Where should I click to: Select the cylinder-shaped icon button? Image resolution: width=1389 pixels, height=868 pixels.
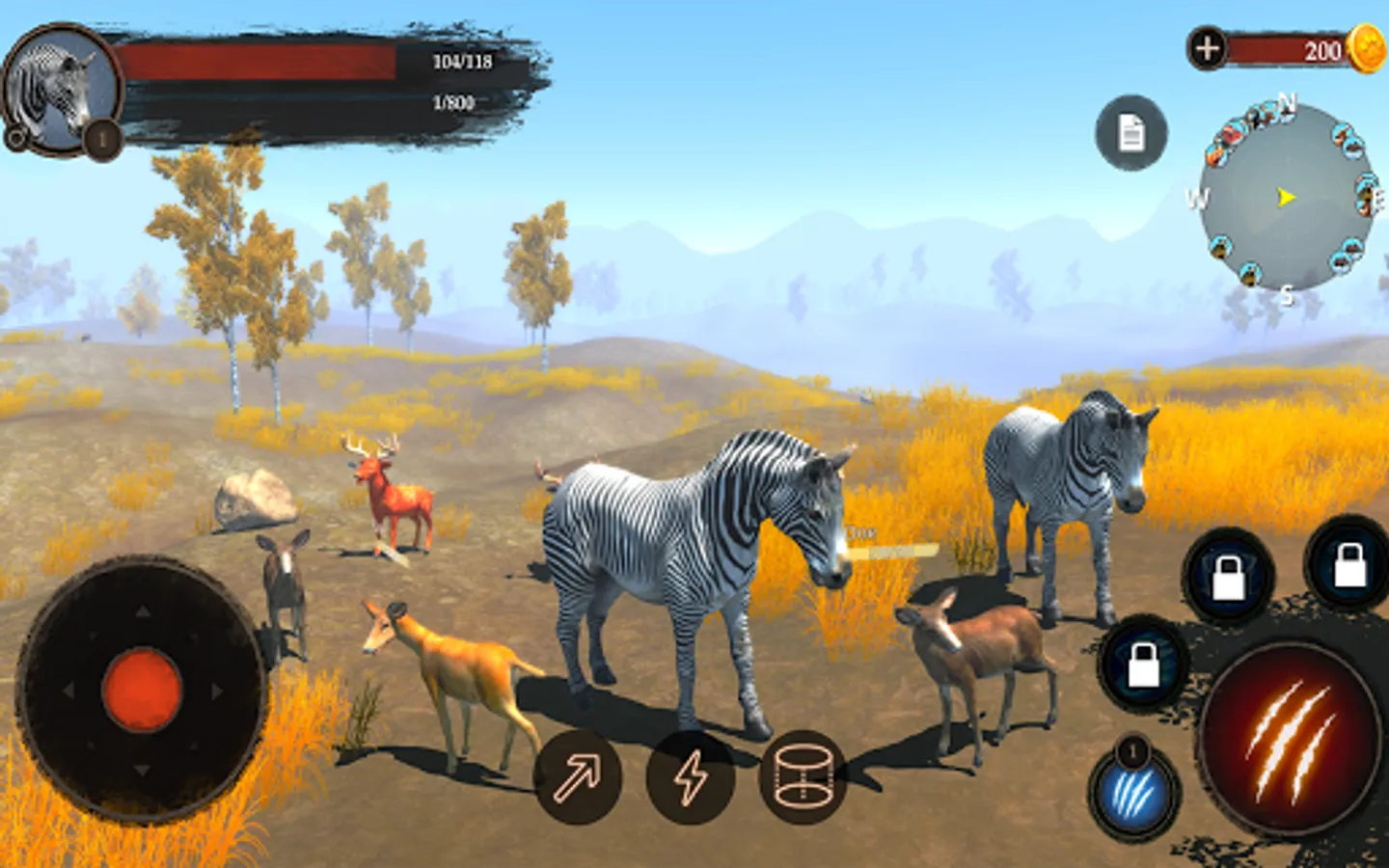[803, 777]
